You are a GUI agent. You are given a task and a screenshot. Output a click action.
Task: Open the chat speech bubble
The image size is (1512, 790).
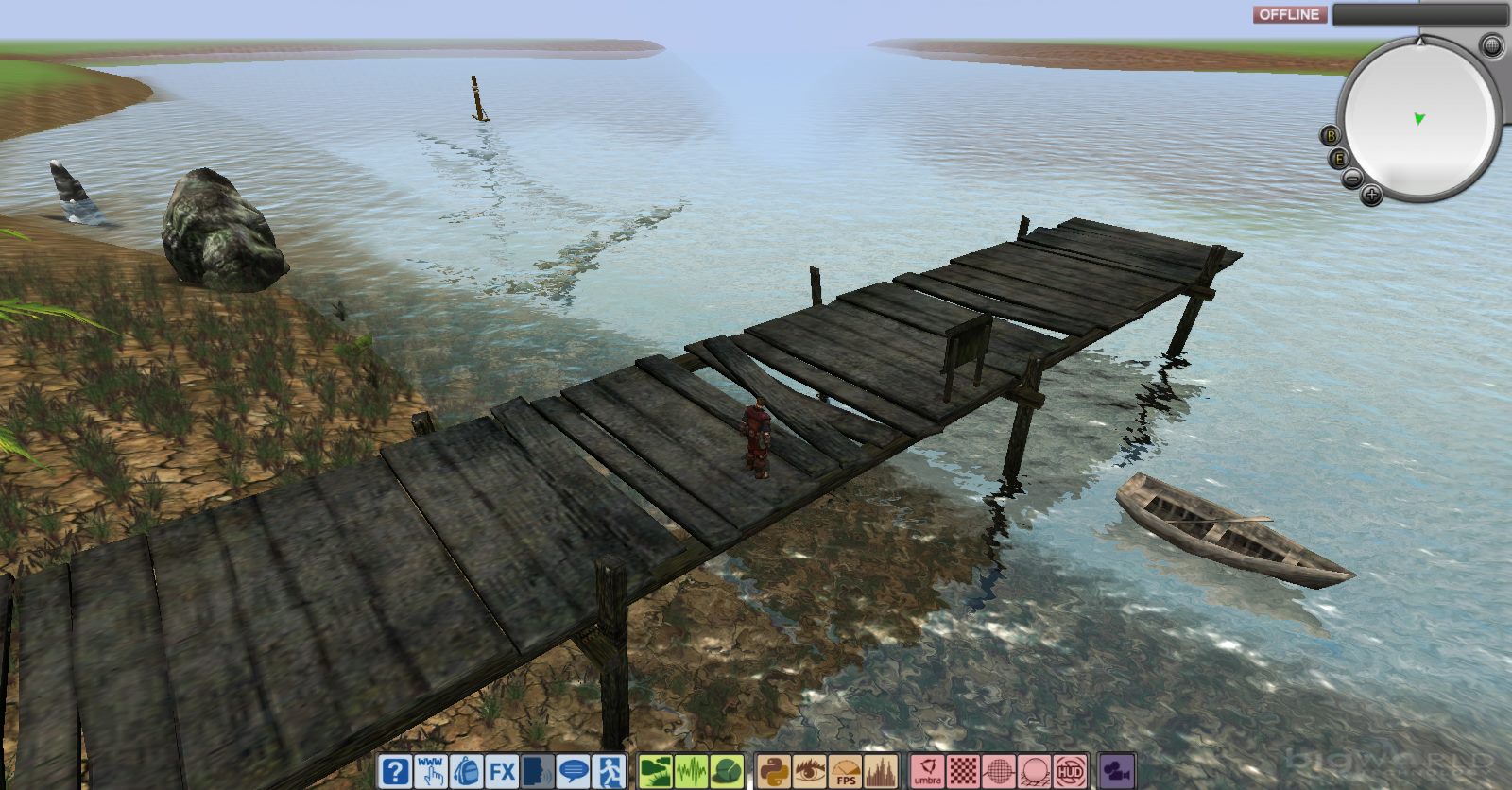coord(574,771)
